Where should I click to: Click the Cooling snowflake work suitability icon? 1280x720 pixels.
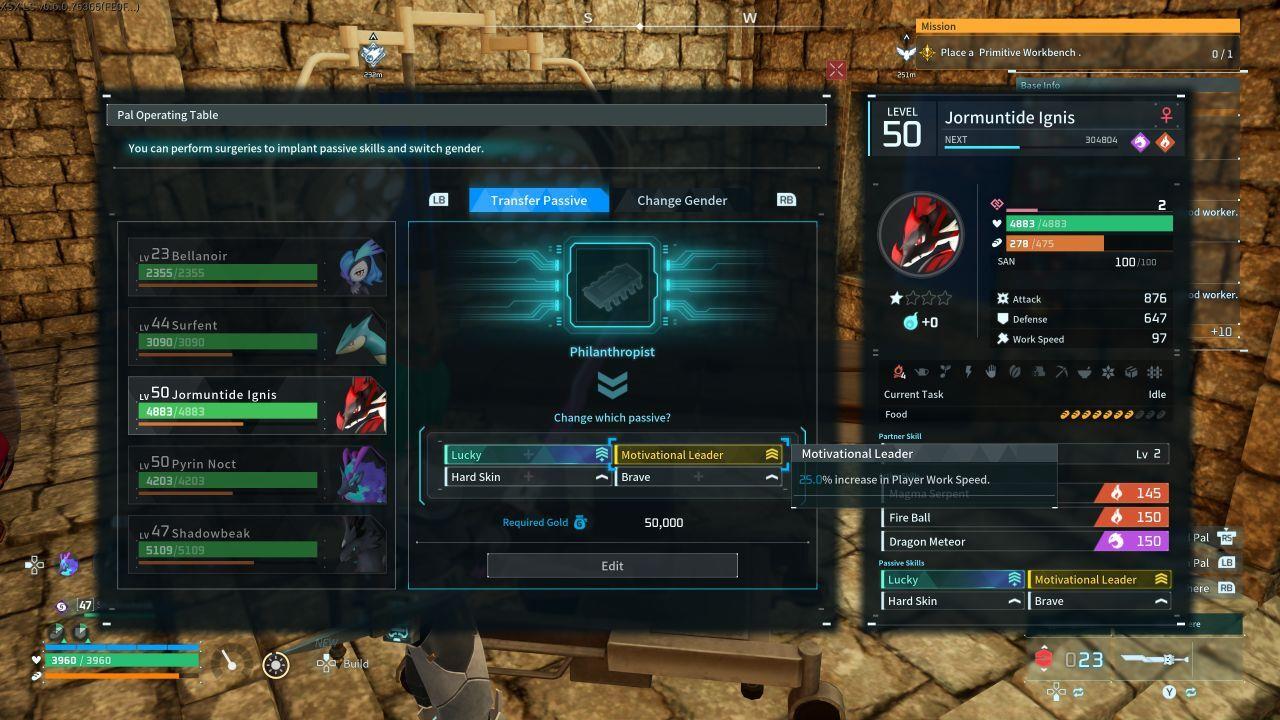point(1109,372)
